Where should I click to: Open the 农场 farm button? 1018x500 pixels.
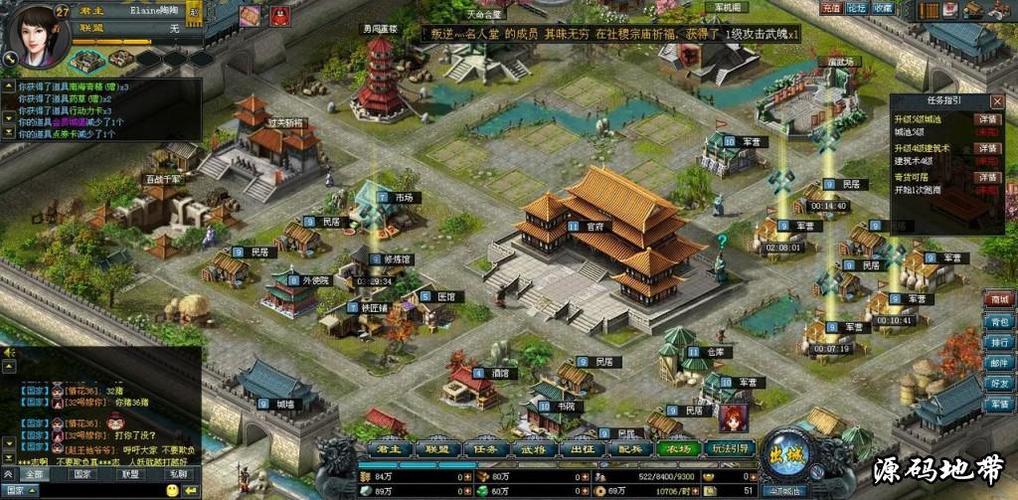[678, 450]
